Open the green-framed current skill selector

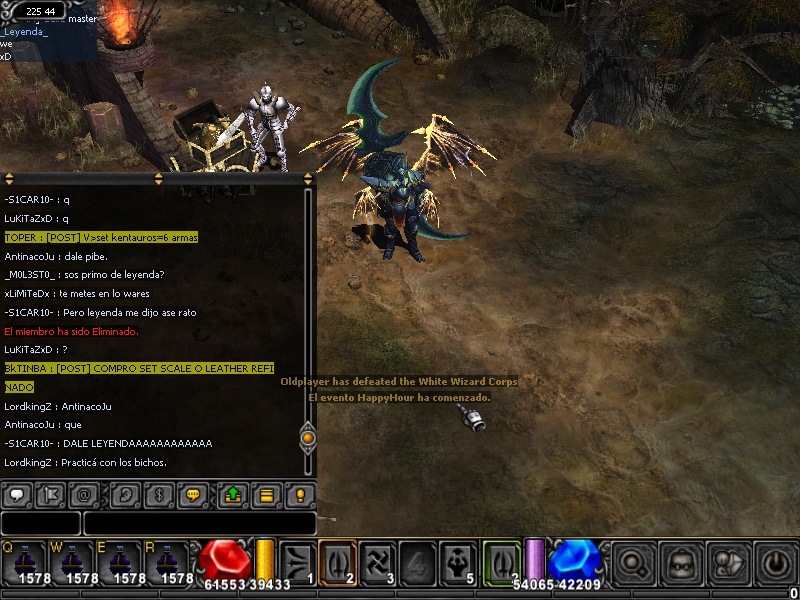point(501,560)
